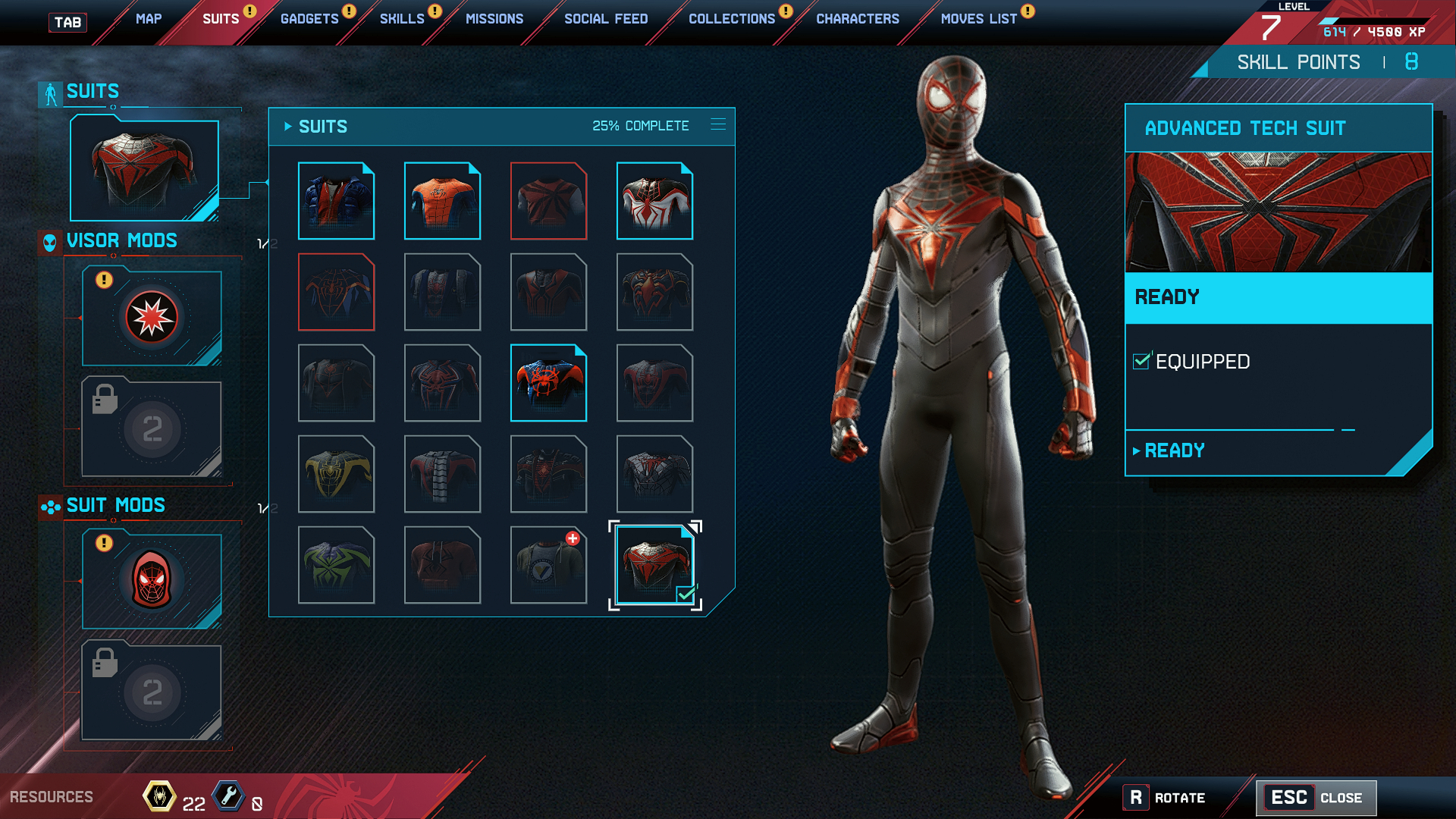The width and height of the screenshot is (1456, 819).
Task: View the Moves List tab
Action: (978, 19)
